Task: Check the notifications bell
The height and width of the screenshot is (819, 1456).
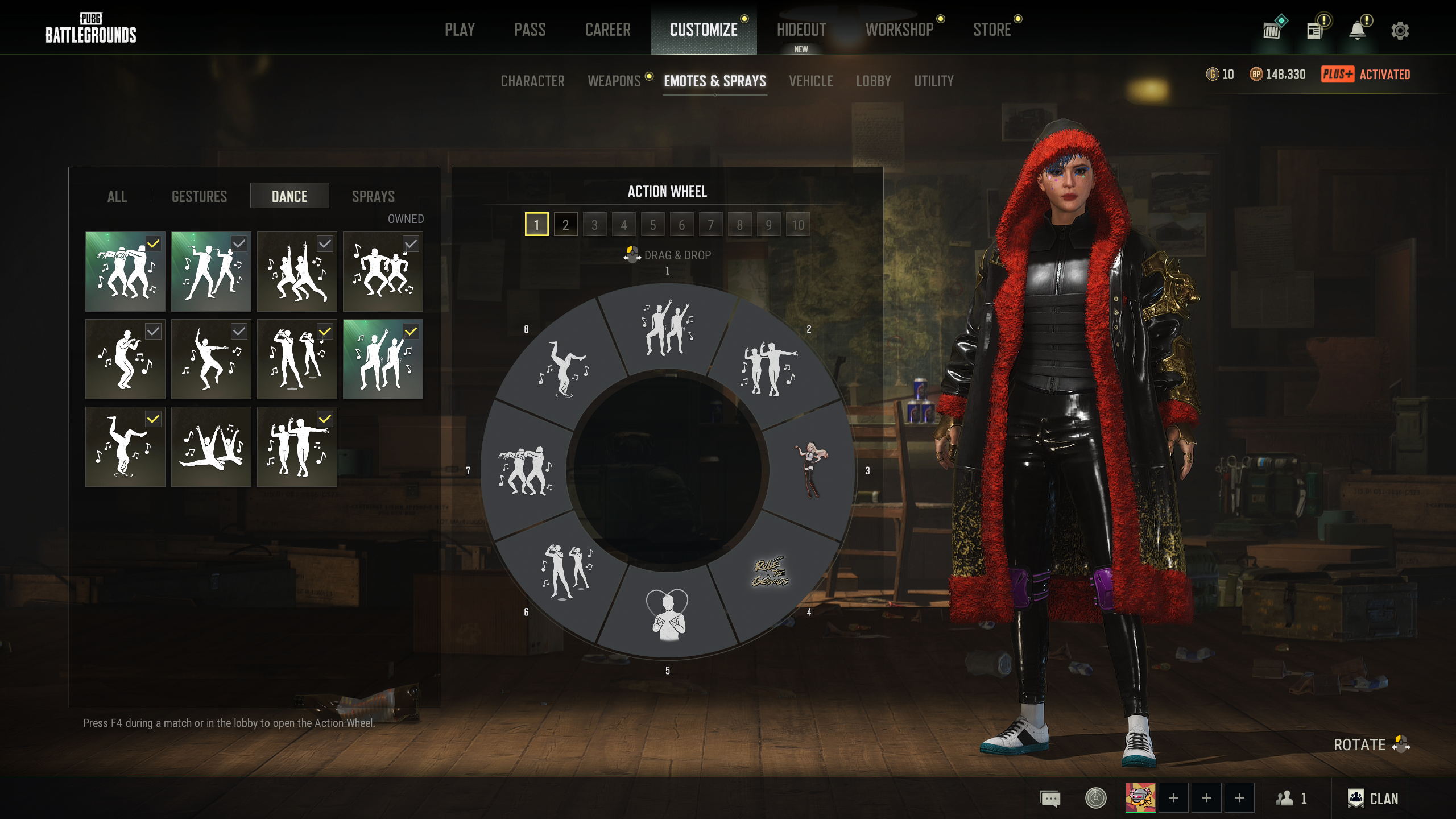Action: click(1358, 31)
